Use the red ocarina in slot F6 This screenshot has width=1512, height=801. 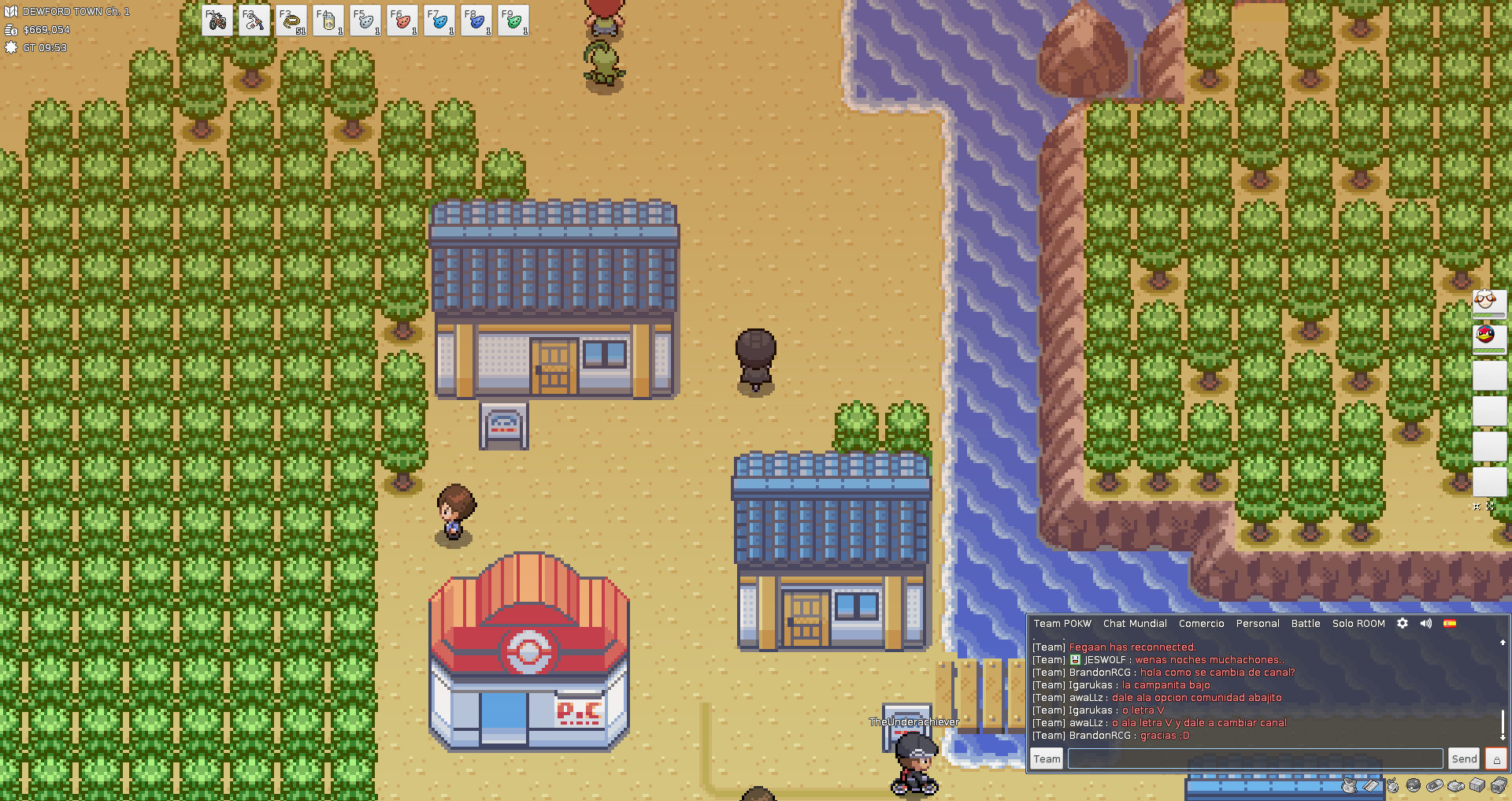(x=402, y=21)
